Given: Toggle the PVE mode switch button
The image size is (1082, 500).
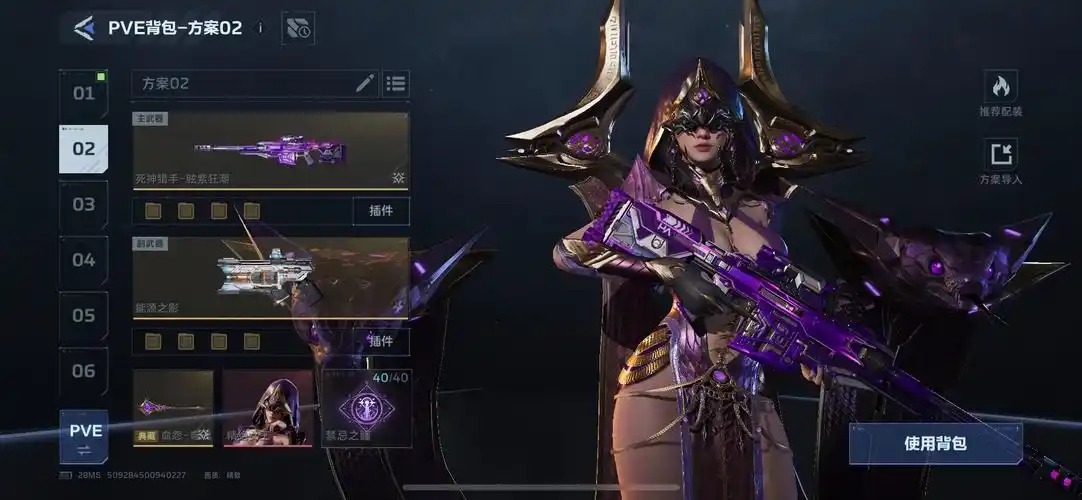Looking at the screenshot, I should pyautogui.click(x=84, y=437).
